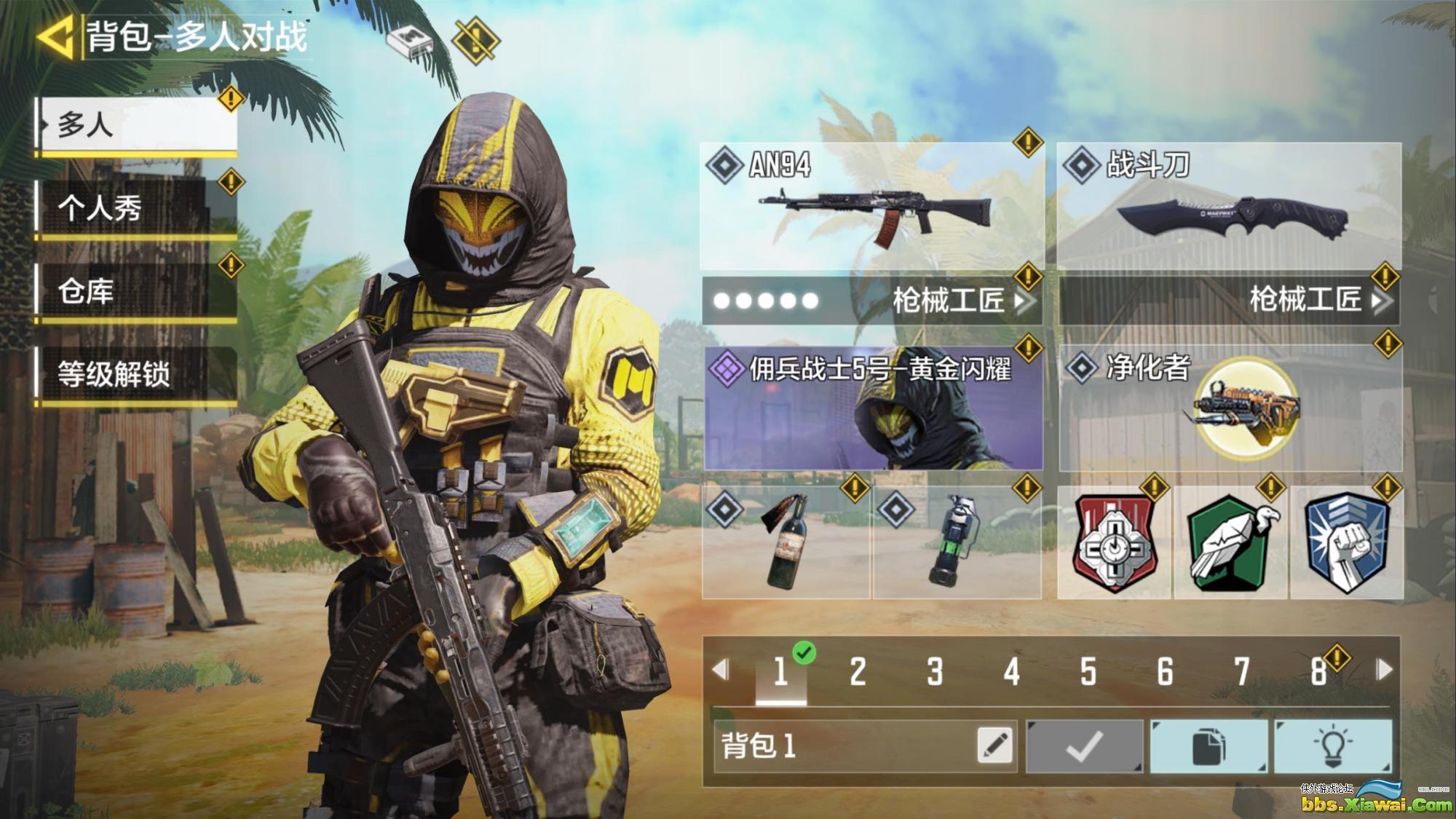Show next loadouts with the right arrow
The image size is (1456, 819).
(x=1384, y=670)
